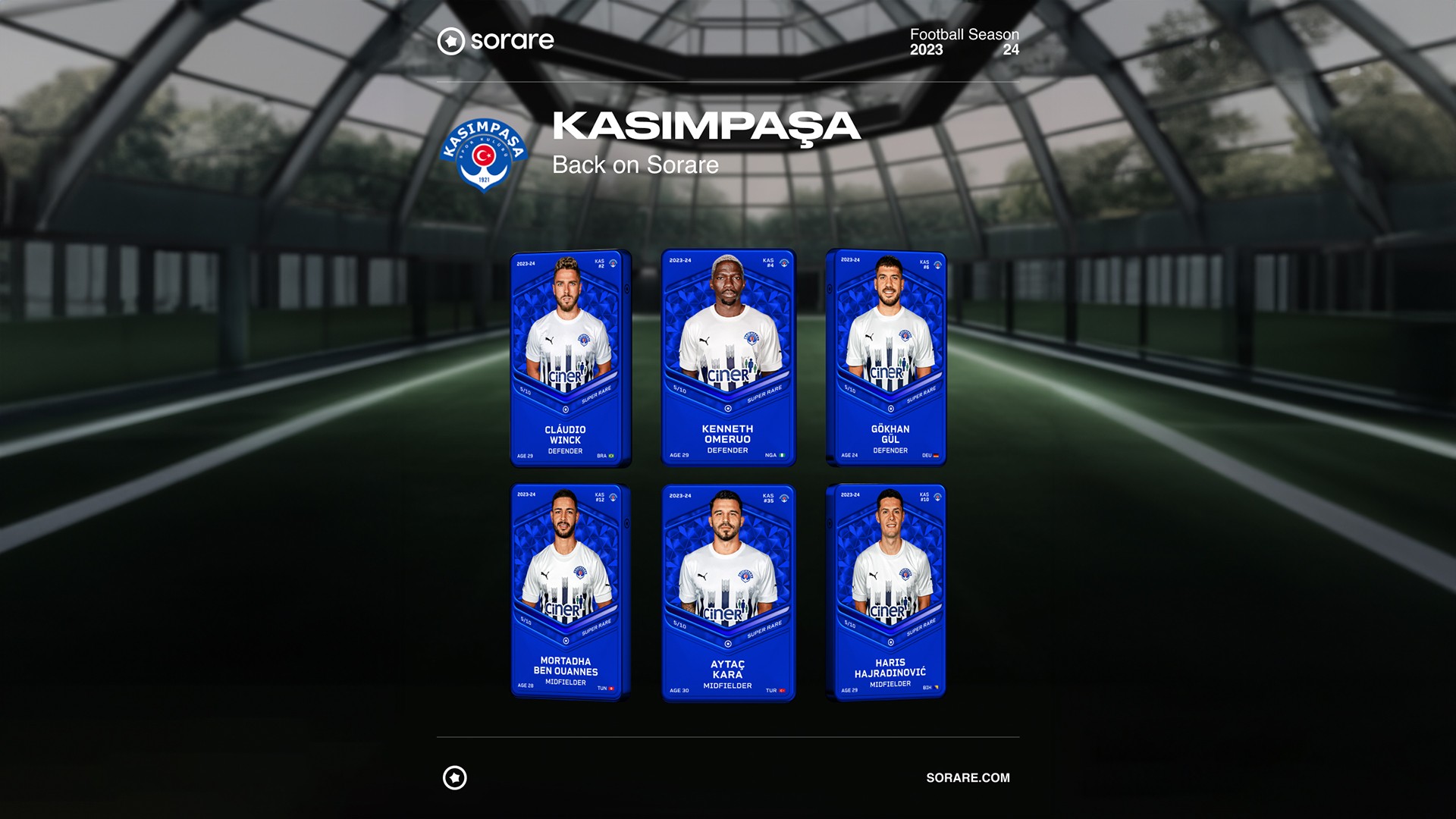Select the Aytaç Kara midfielder card

pyautogui.click(x=728, y=593)
